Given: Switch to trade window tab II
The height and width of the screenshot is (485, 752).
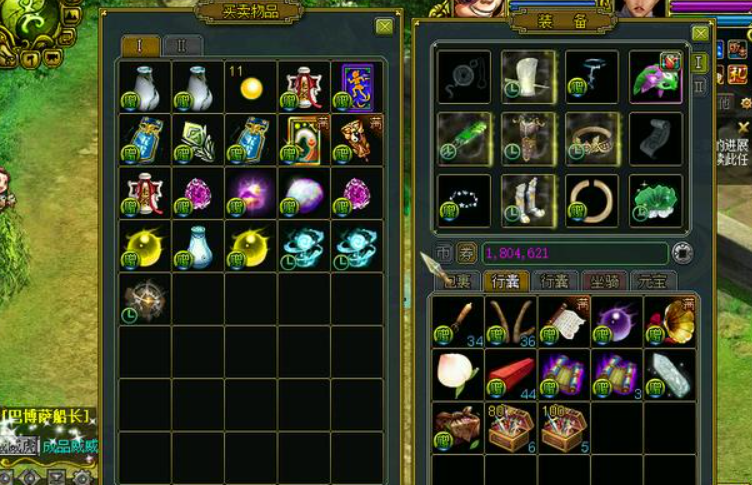Looking at the screenshot, I should pyautogui.click(x=182, y=46).
